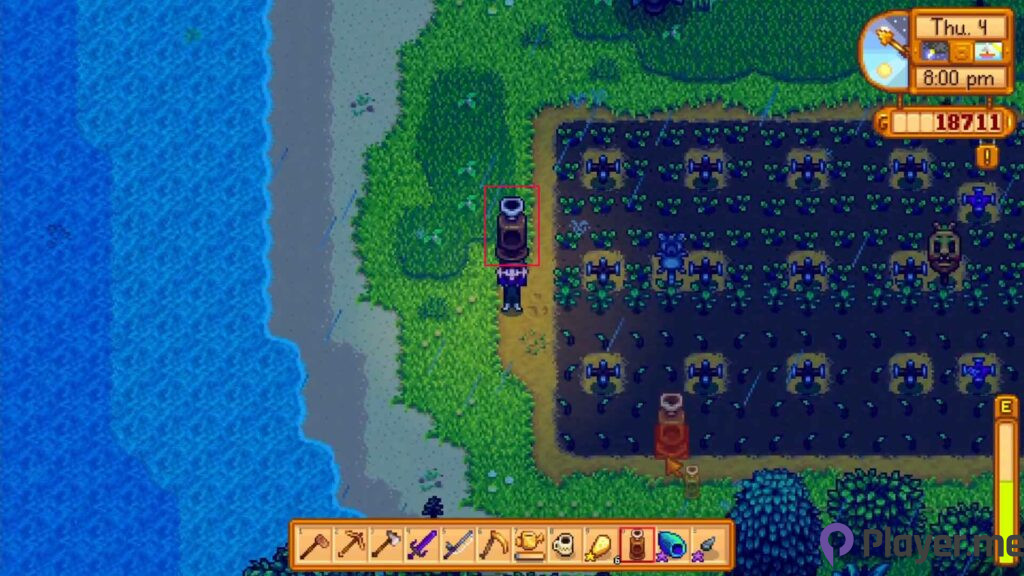Image resolution: width=1024 pixels, height=576 pixels.
Task: Select the steel blue sword slot
Action: pyautogui.click(x=457, y=544)
